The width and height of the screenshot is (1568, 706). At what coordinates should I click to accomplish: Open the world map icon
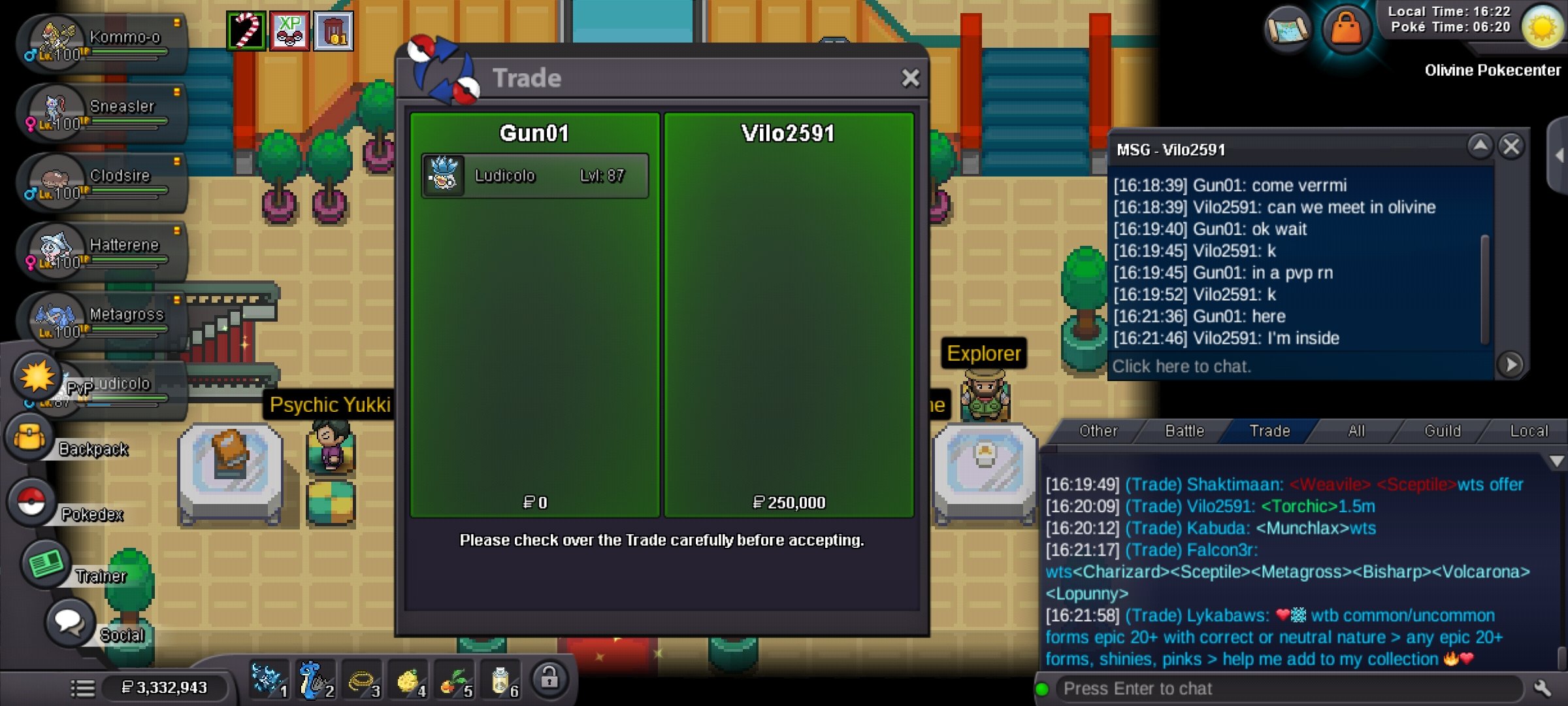[x=1287, y=29]
